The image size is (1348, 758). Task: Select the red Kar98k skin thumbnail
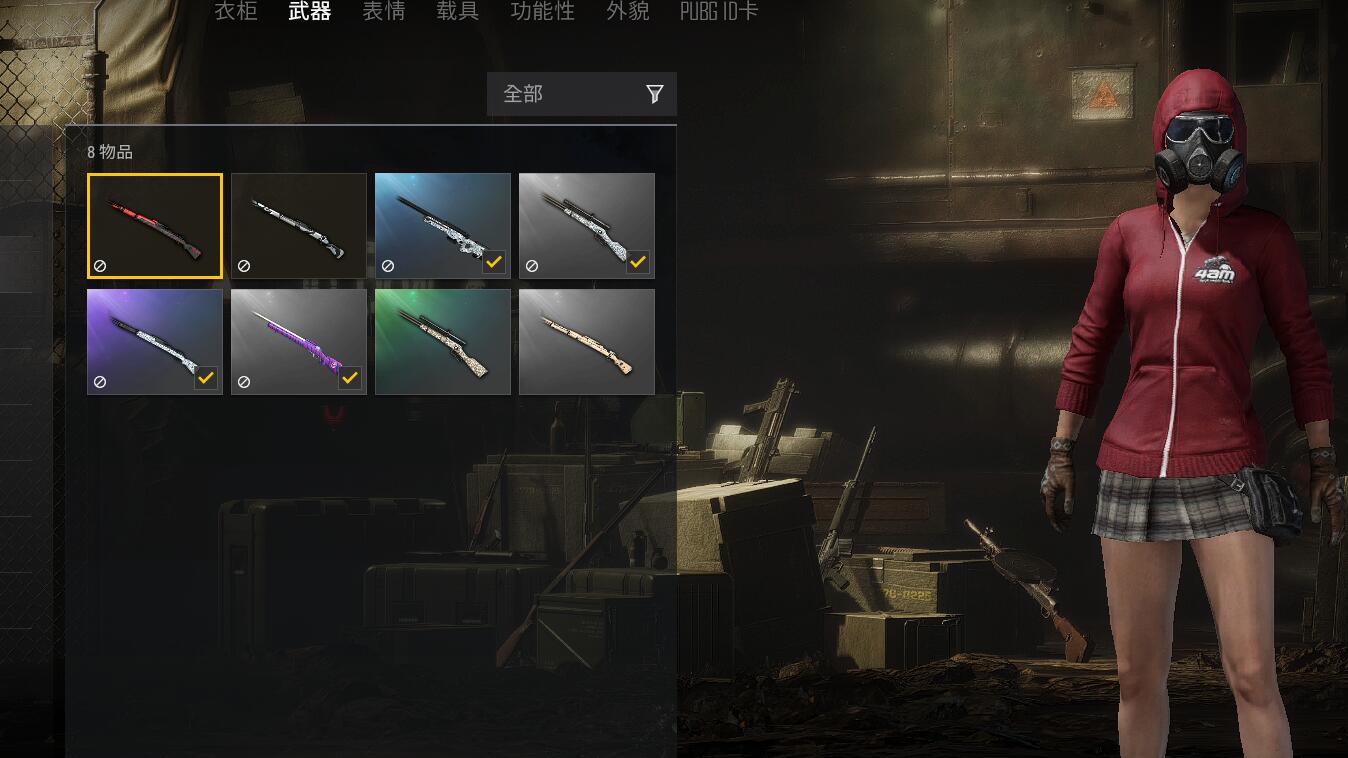click(x=154, y=224)
